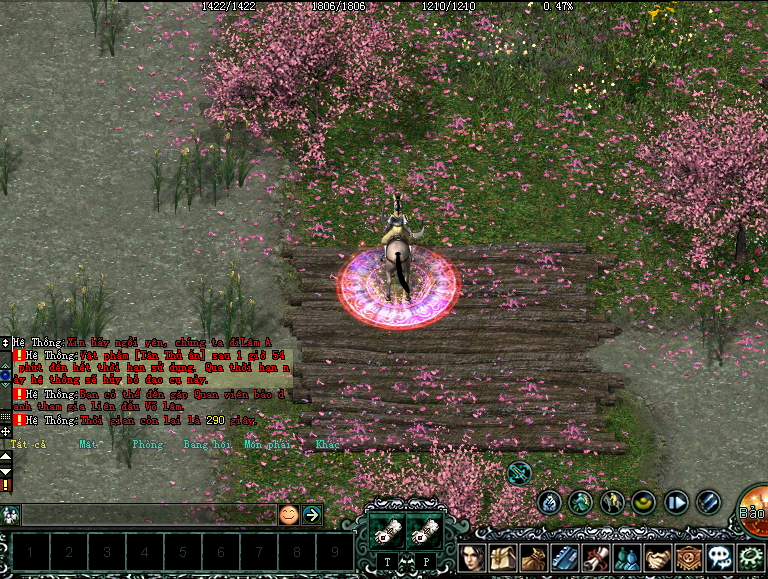Image resolution: width=768 pixels, height=579 pixels.
Task: Open the smiley emoticon picker
Action: click(x=288, y=515)
